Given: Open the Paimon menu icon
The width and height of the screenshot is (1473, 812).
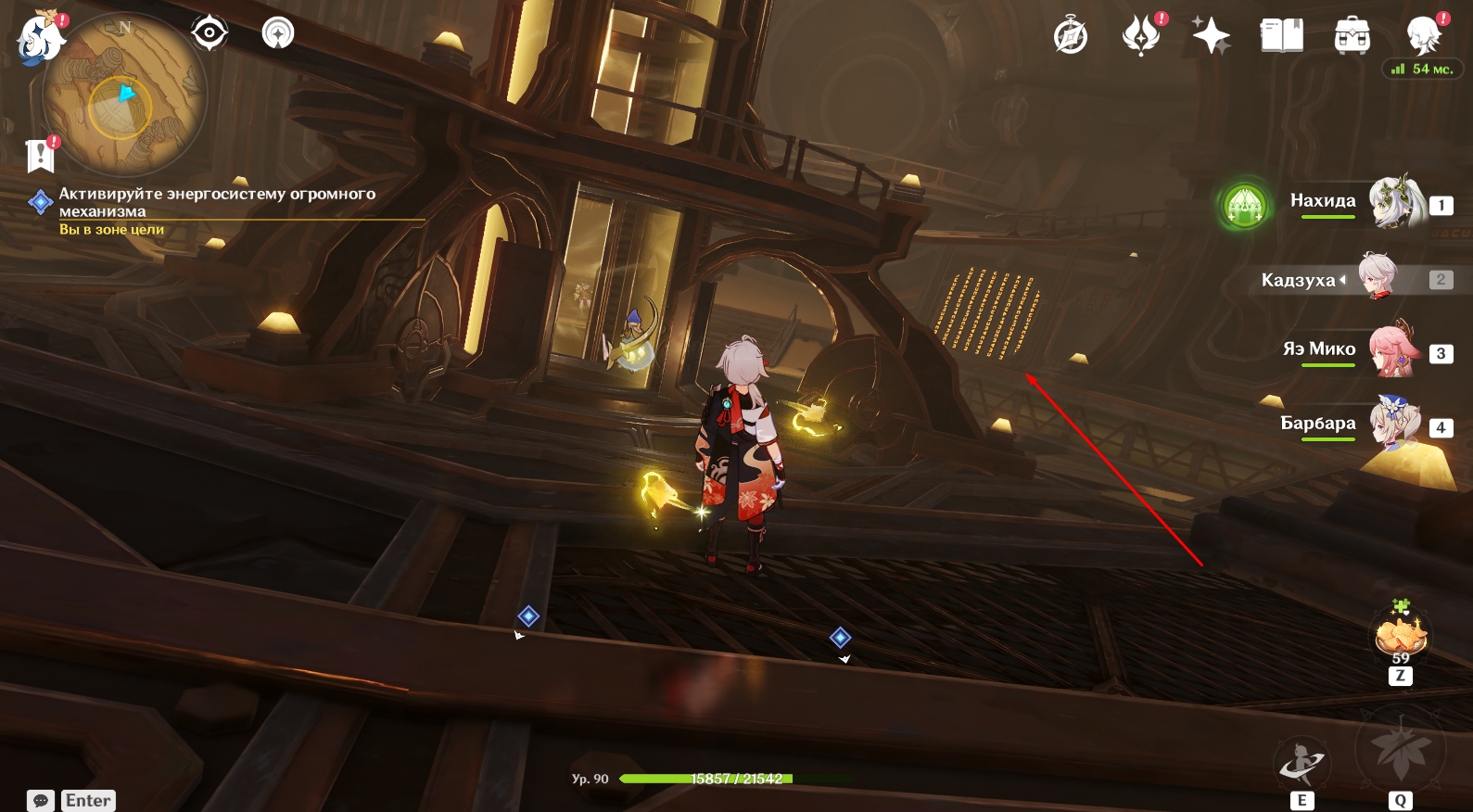Looking at the screenshot, I should 40,38.
